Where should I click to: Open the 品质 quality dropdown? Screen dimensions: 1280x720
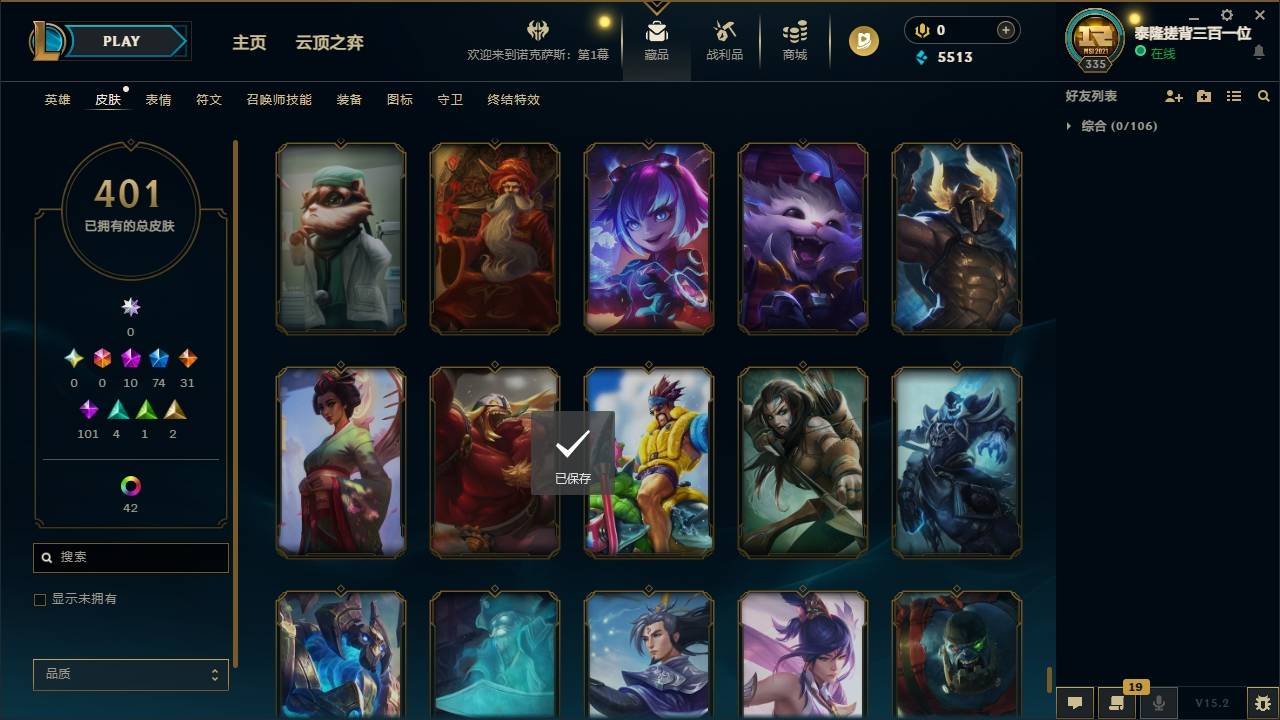(130, 674)
